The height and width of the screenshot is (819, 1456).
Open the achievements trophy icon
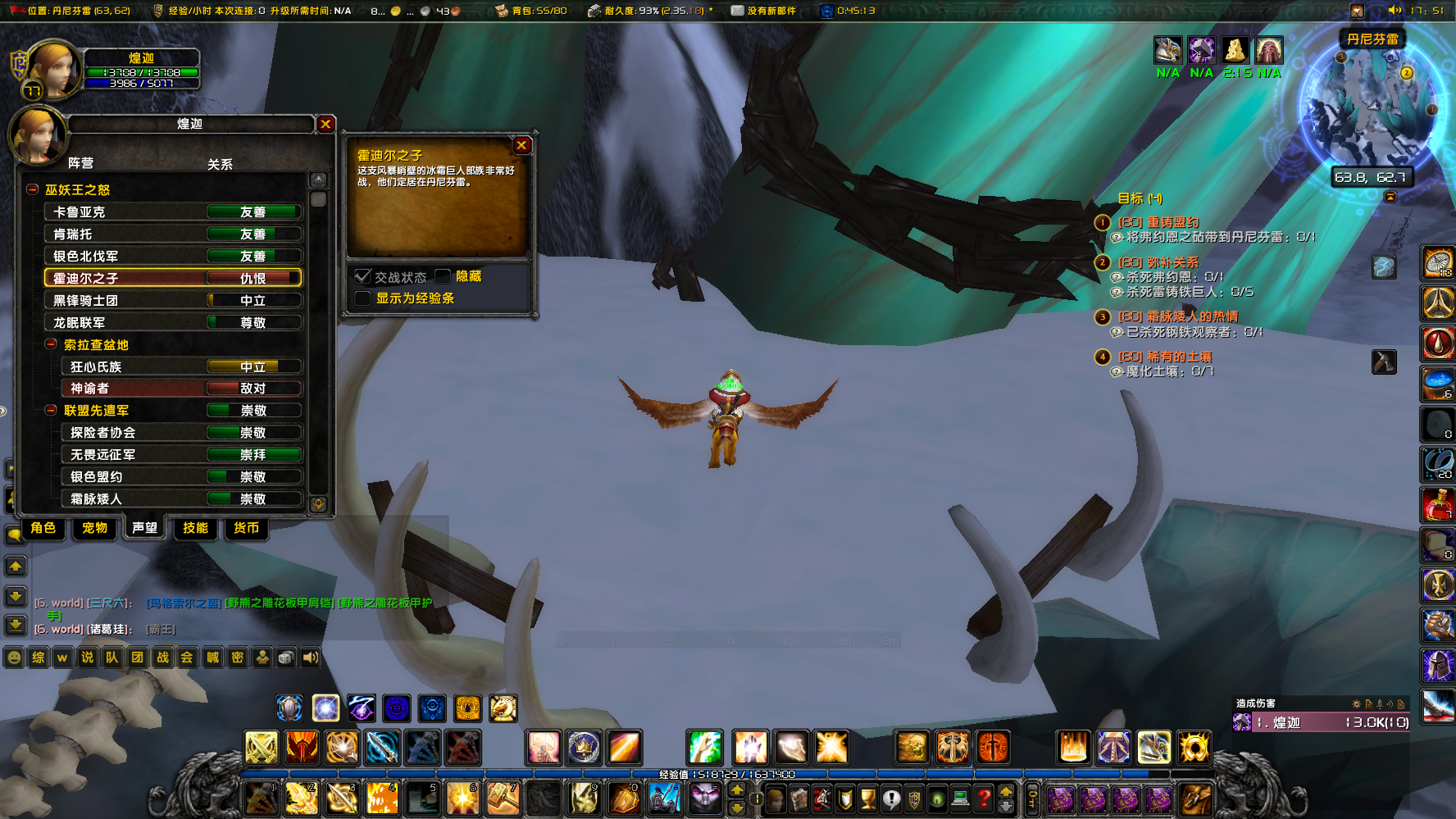(x=867, y=799)
